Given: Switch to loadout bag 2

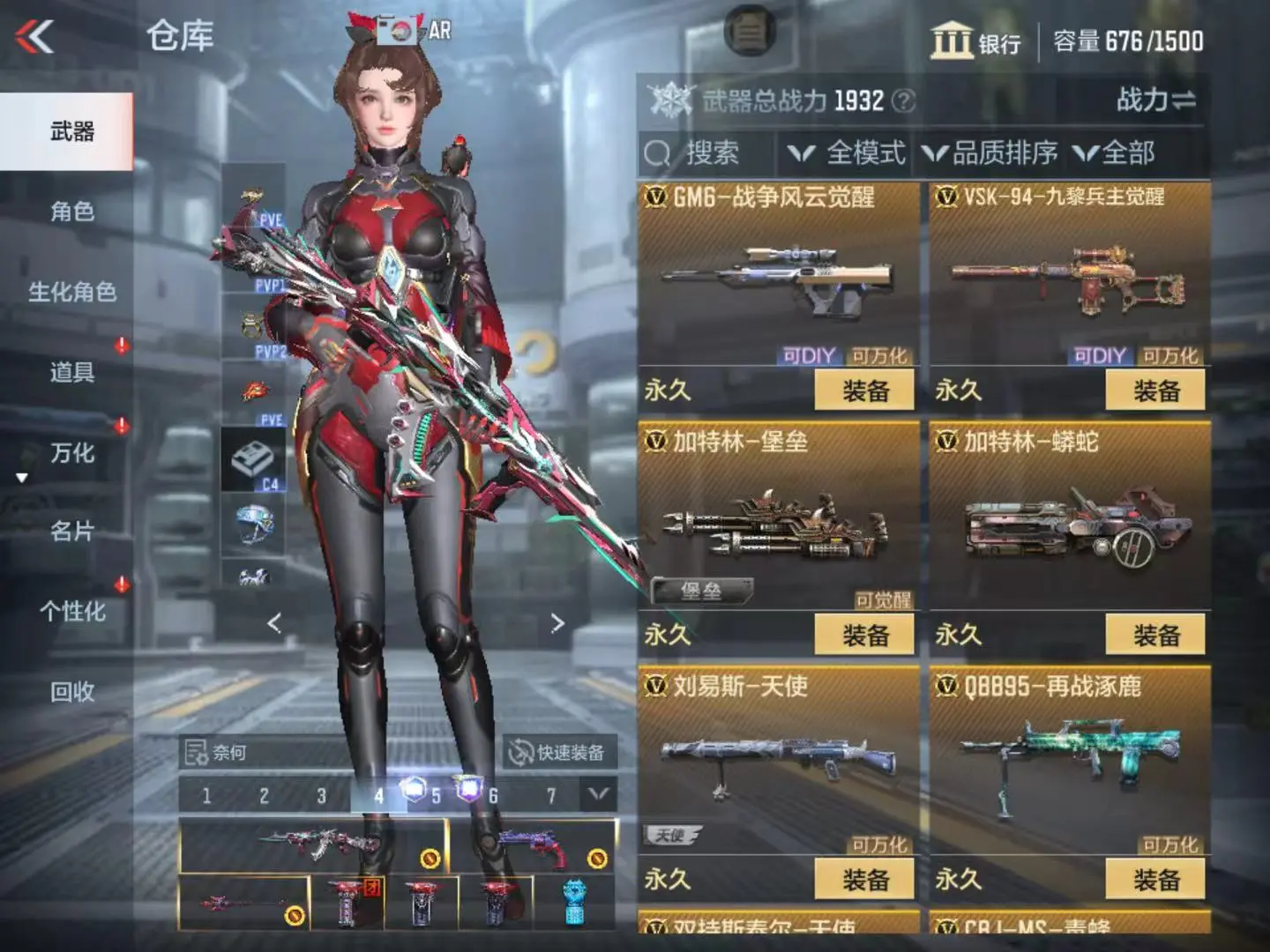Looking at the screenshot, I should coord(264,796).
